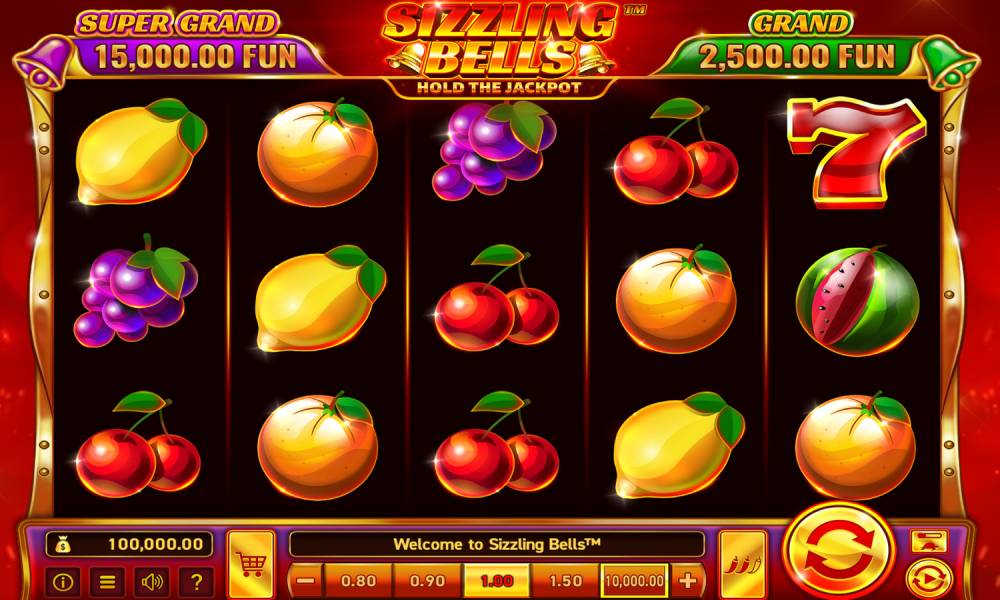Screen dimensions: 1000x600
Task: Toggle the sound speaker icon
Action: pos(152,581)
